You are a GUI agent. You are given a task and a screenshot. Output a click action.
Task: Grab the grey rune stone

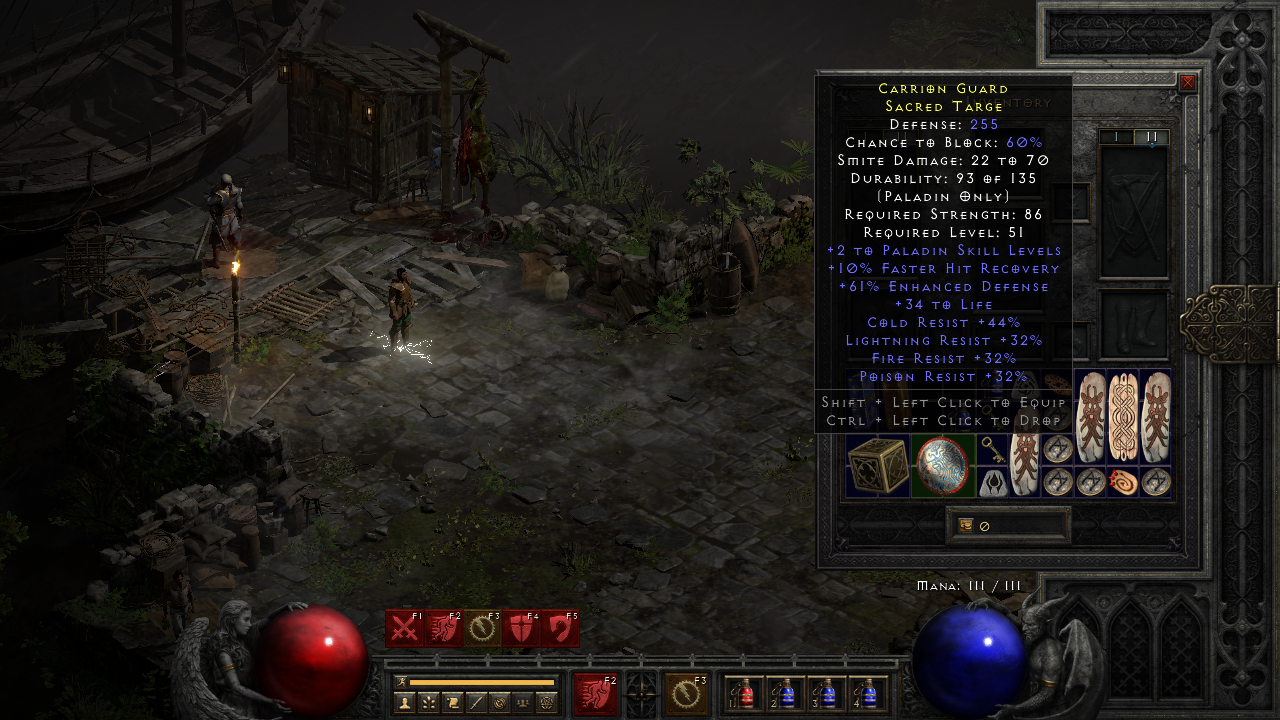point(991,483)
